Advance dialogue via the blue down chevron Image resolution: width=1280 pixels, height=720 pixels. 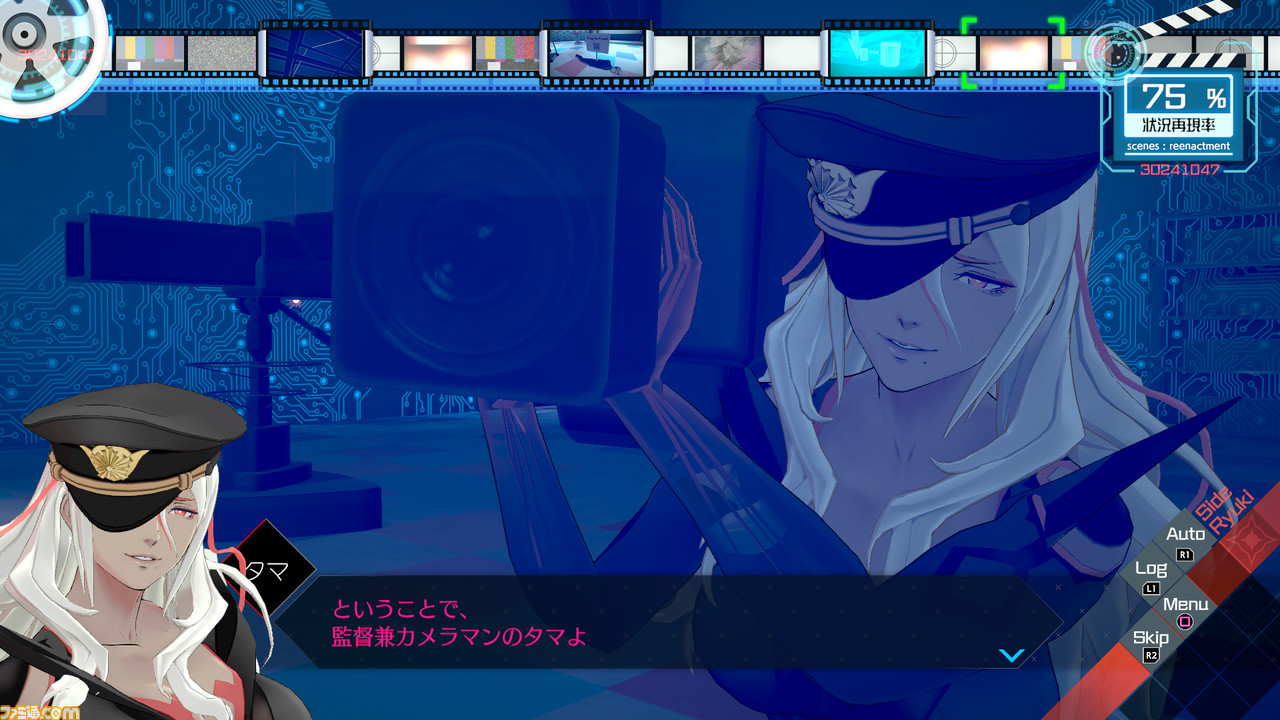[1011, 655]
